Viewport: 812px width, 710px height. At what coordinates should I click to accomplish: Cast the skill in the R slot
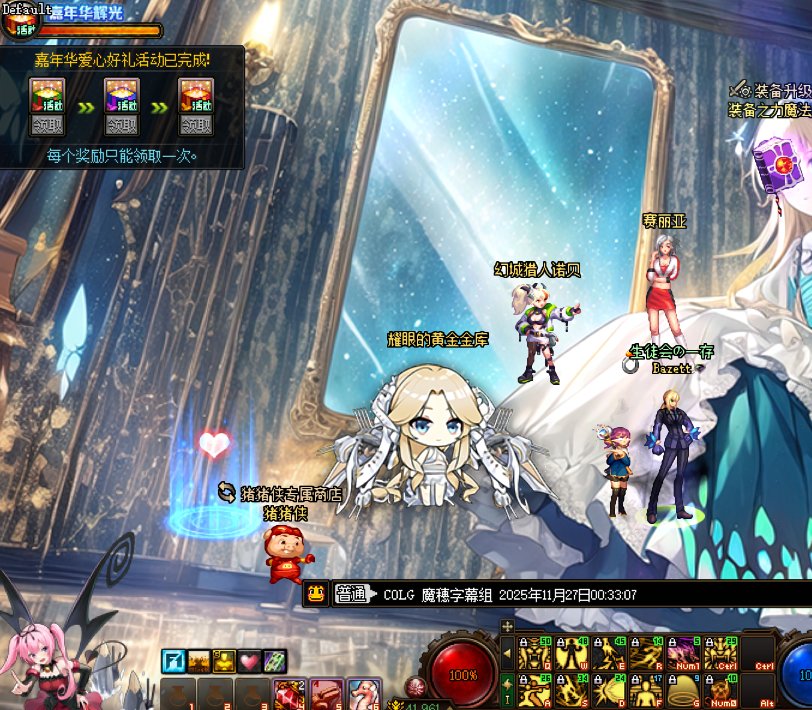(x=643, y=653)
